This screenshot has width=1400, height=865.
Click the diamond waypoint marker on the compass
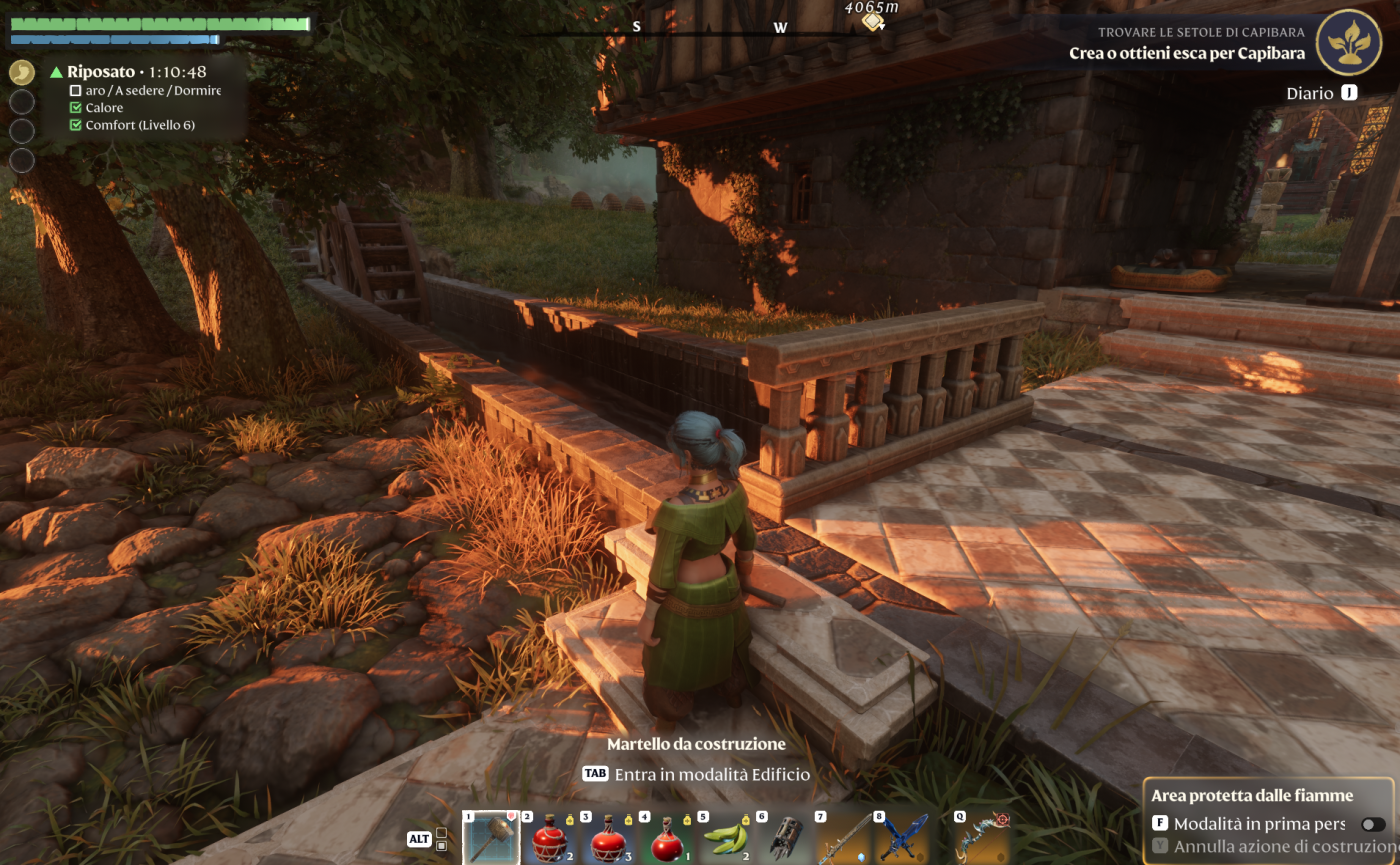tap(872, 22)
